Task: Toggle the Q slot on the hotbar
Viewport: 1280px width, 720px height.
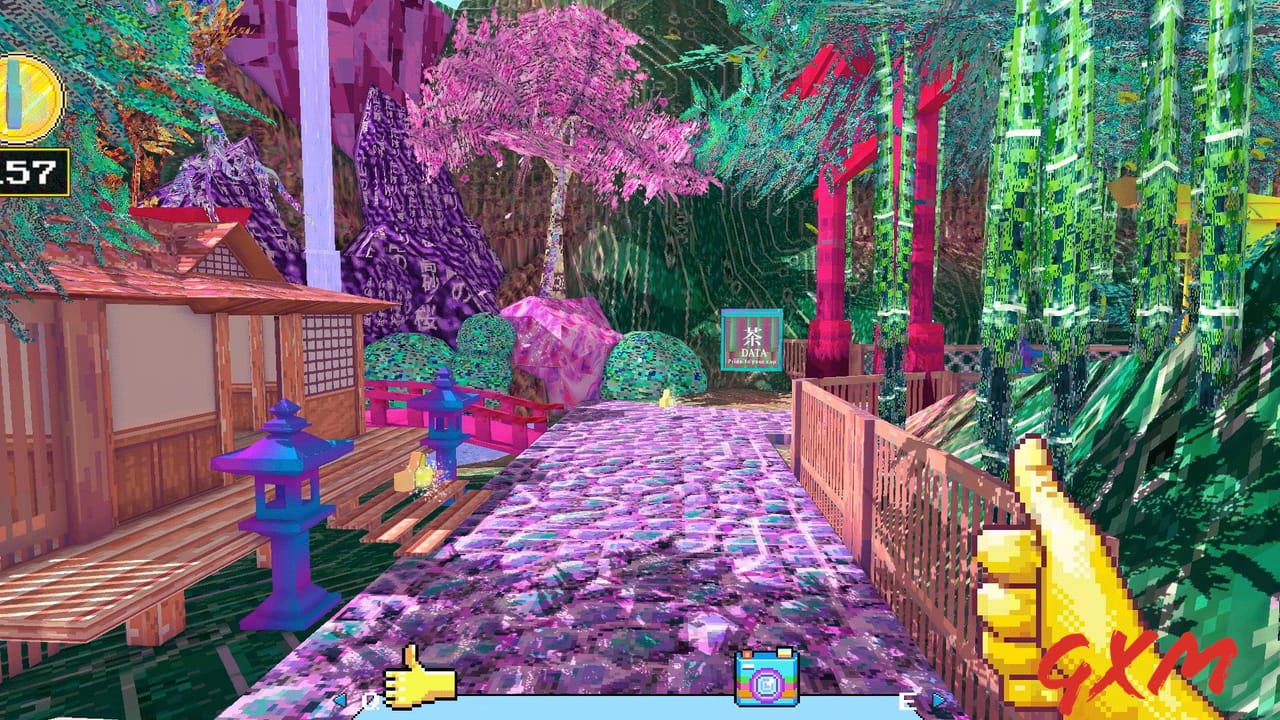Action: (369, 701)
